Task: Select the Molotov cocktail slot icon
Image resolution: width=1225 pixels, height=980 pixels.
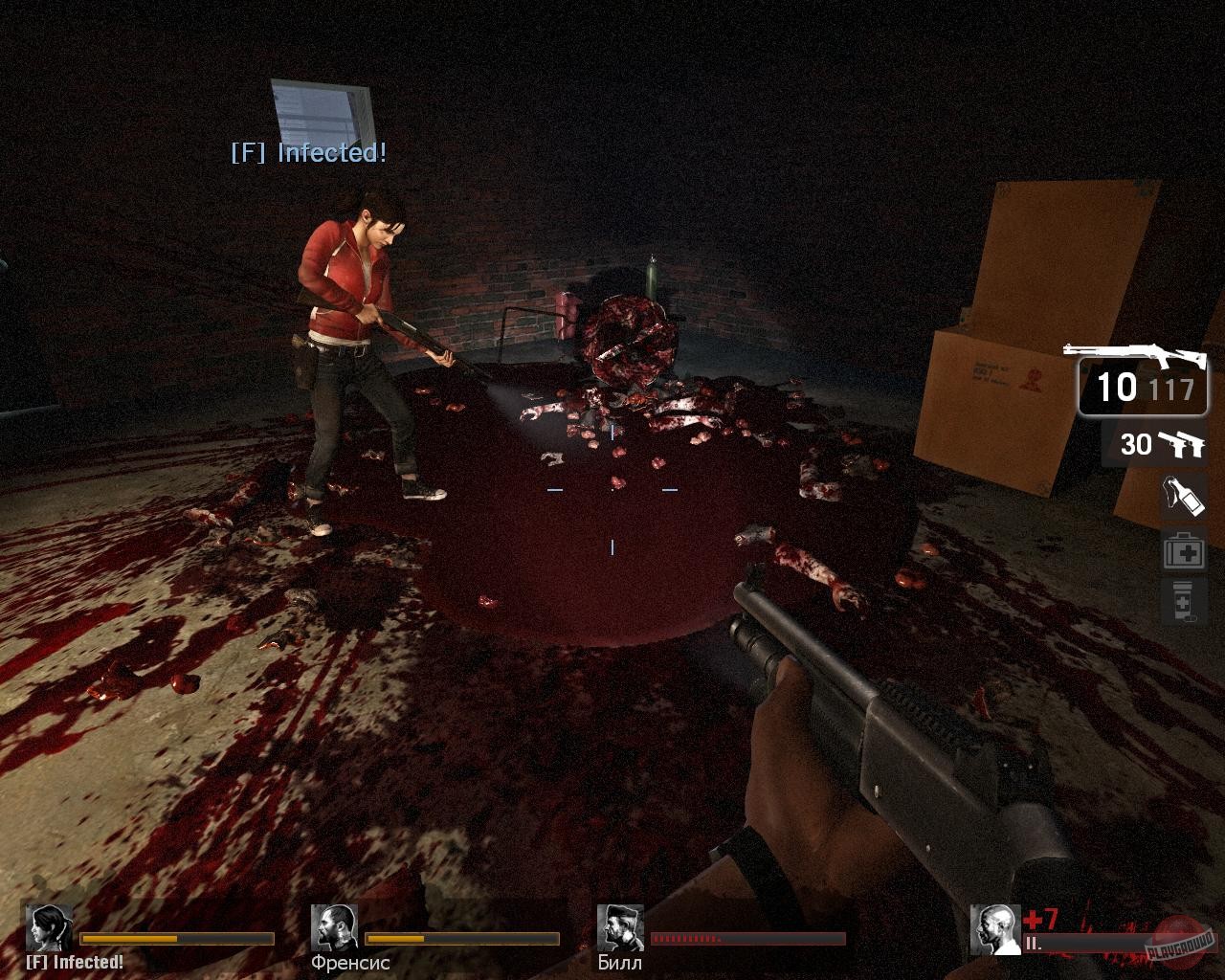Action: tap(1183, 497)
